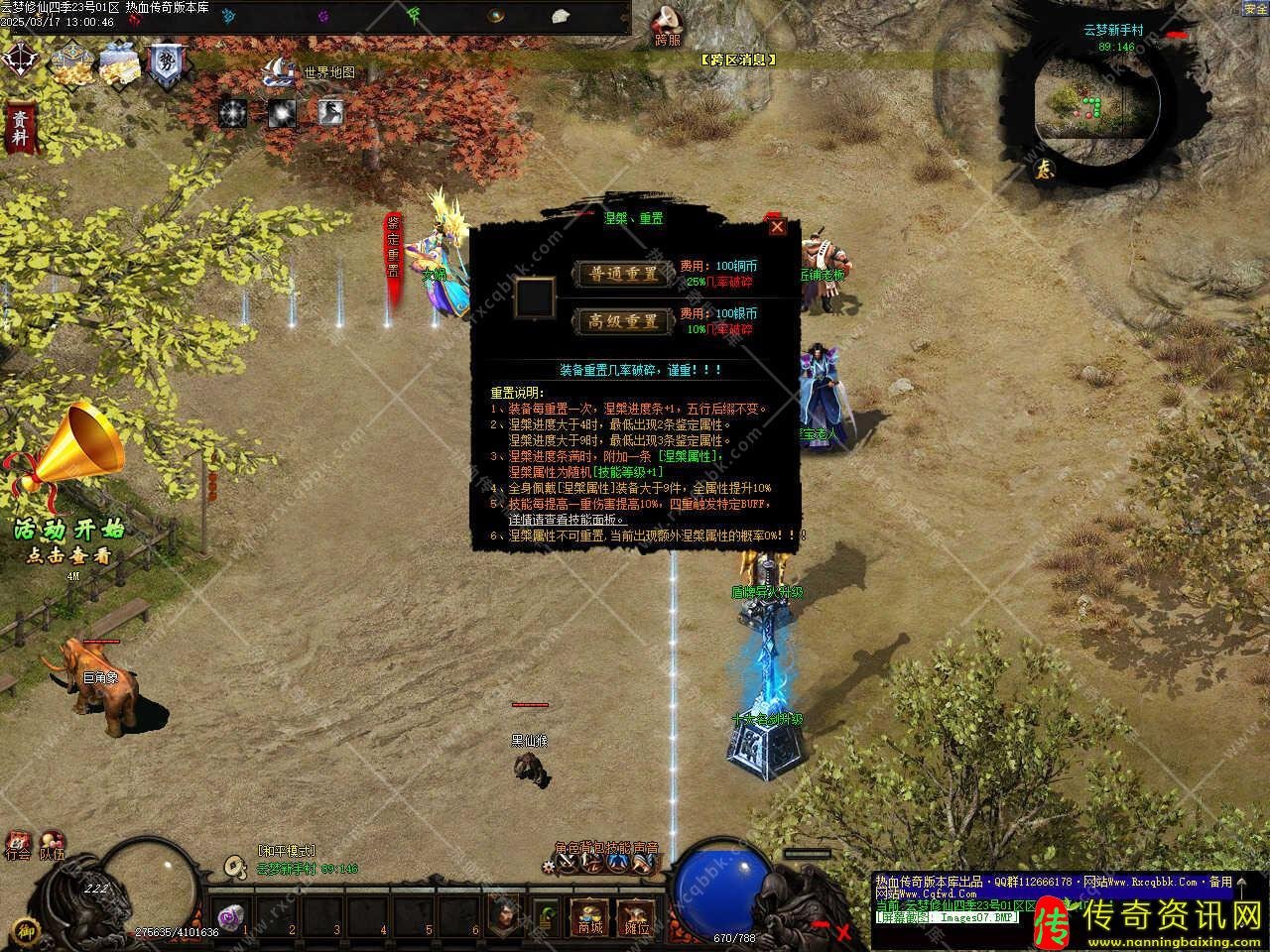Close the 涅槃、重置 dialog
This screenshot has height=952, width=1270.
[x=778, y=226]
